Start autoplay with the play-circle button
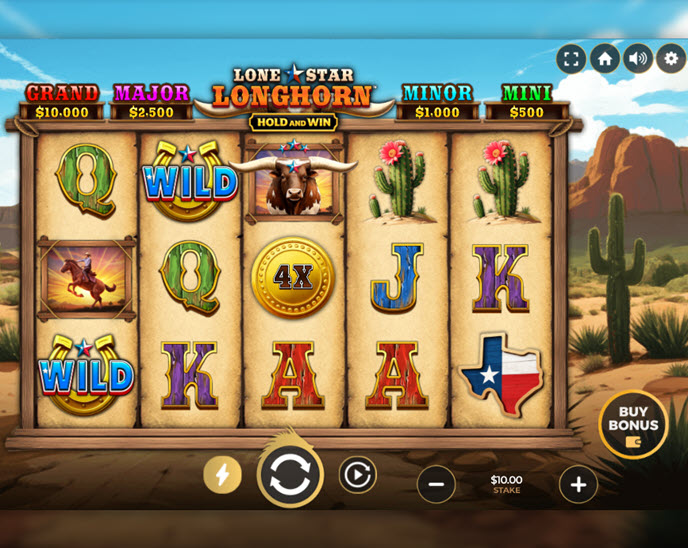688x548 pixels. (357, 474)
